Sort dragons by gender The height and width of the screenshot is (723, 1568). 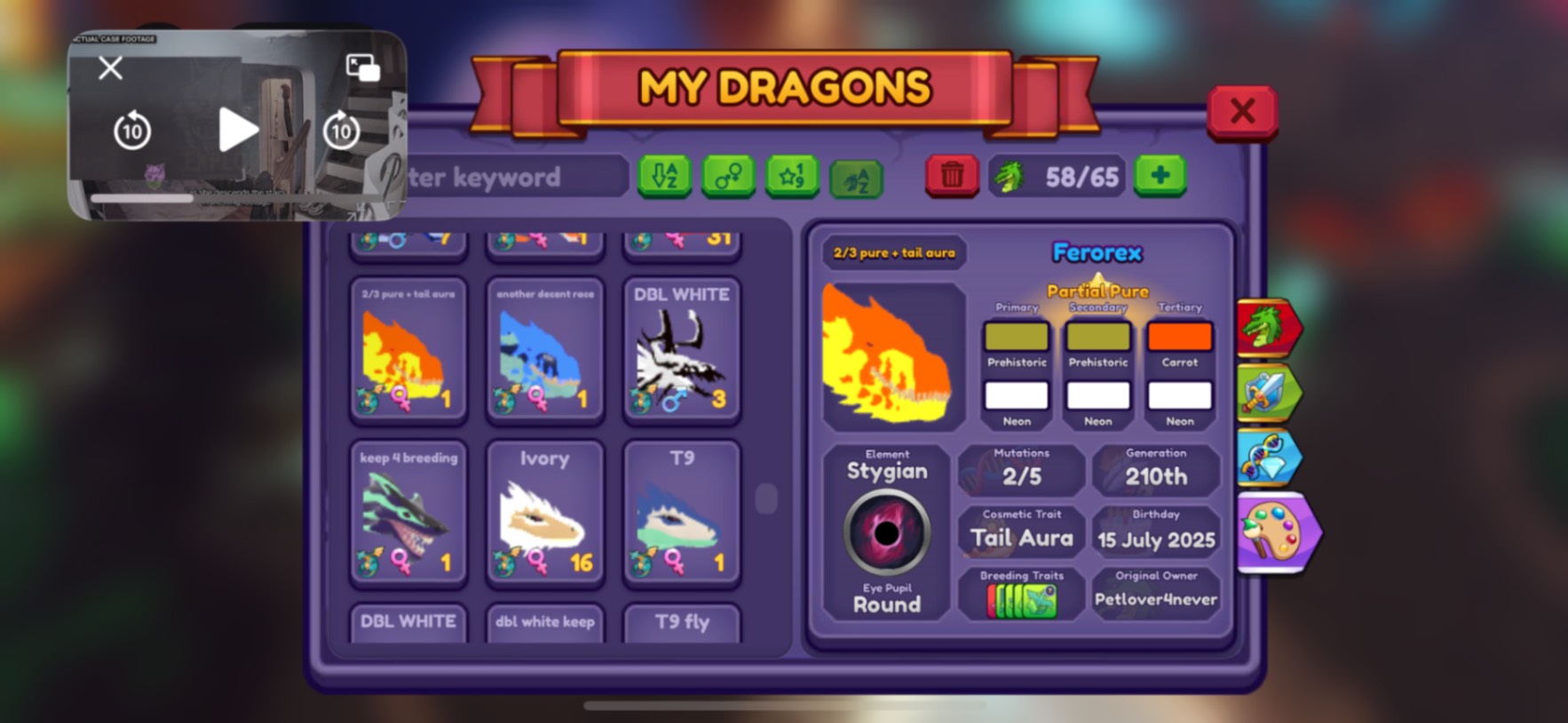pyautogui.click(x=729, y=176)
